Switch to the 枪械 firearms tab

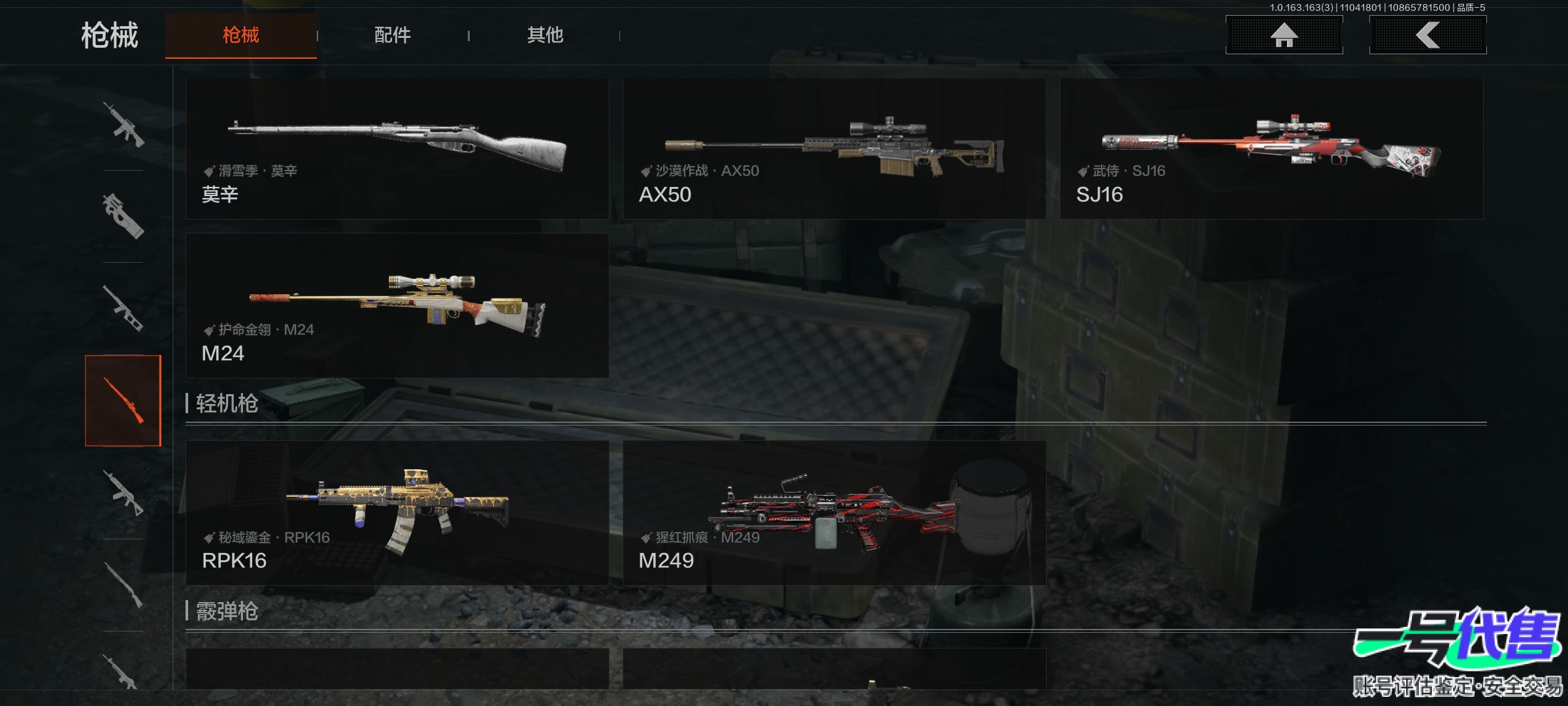coord(240,35)
